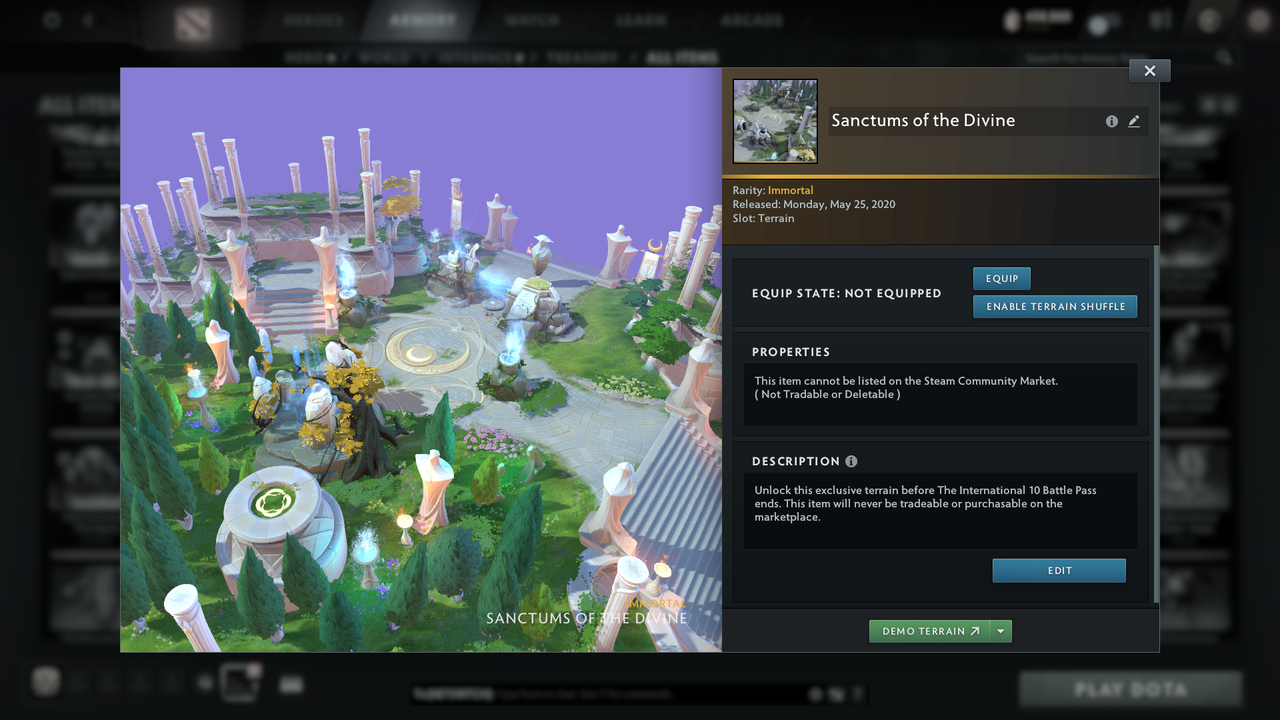
Task: Enable Terrain Shuffle for this item
Action: click(x=1055, y=306)
